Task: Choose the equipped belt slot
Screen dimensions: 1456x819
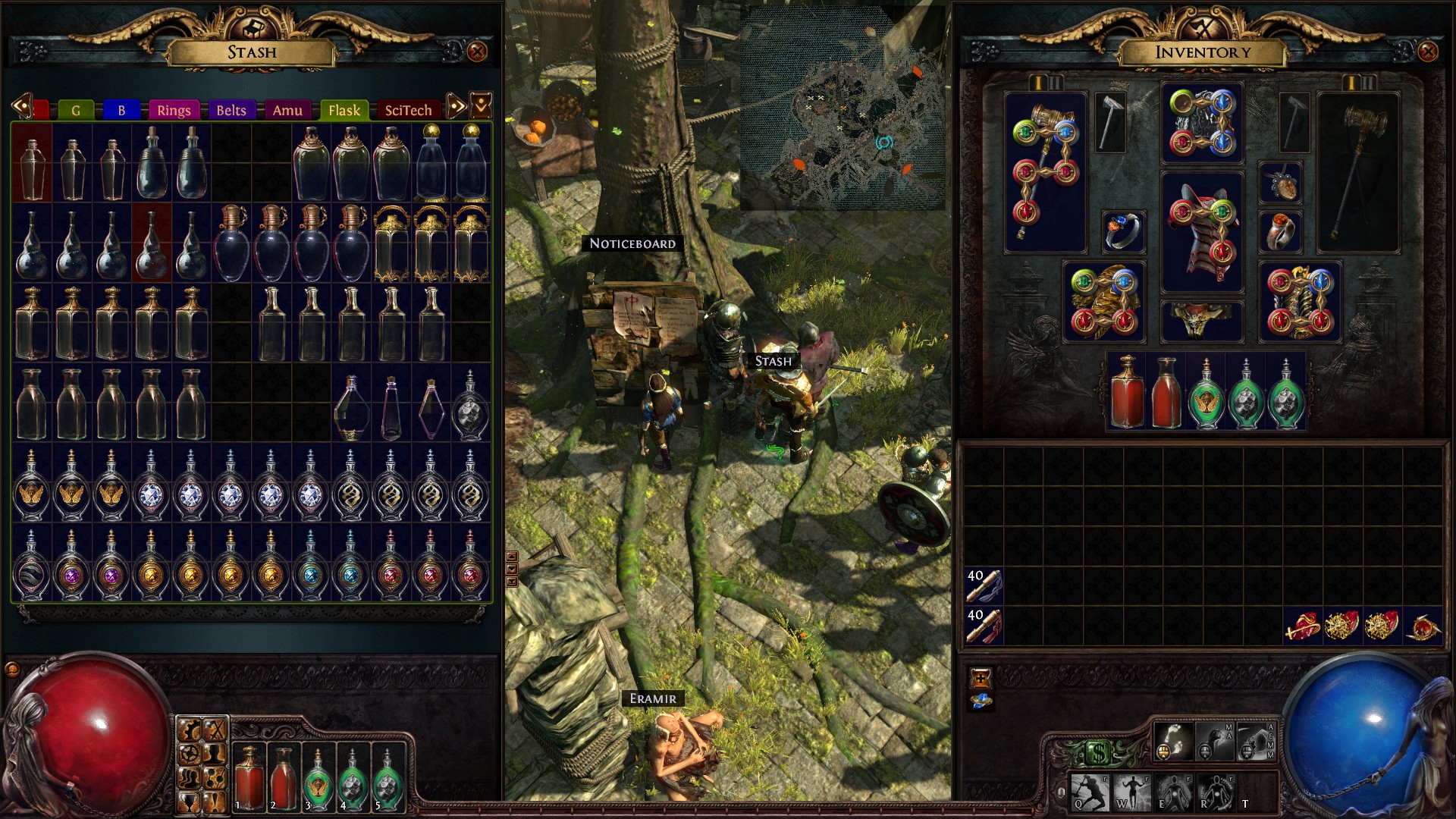Action: pyautogui.click(x=1202, y=319)
